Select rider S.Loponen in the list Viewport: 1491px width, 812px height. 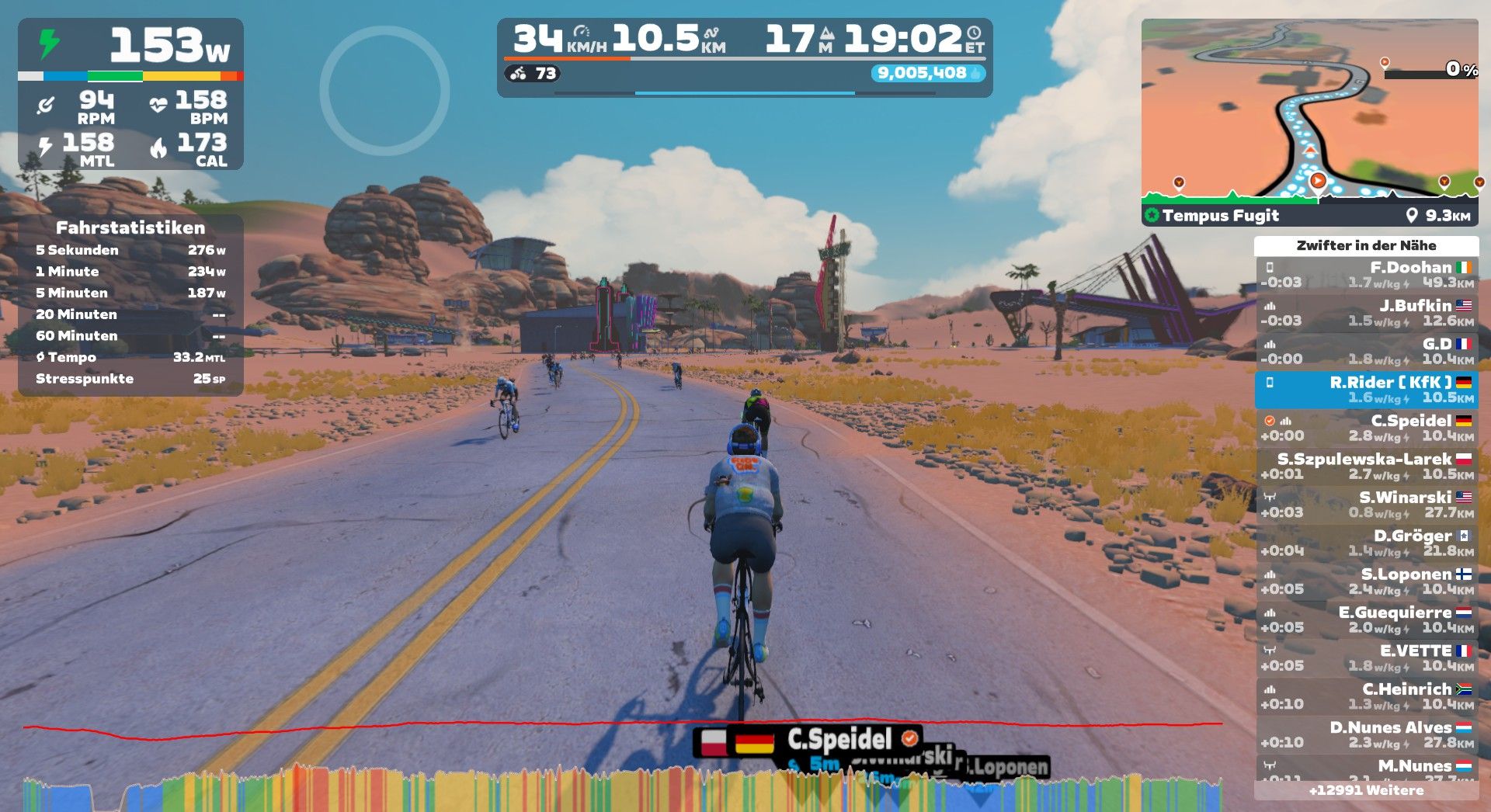point(1366,581)
